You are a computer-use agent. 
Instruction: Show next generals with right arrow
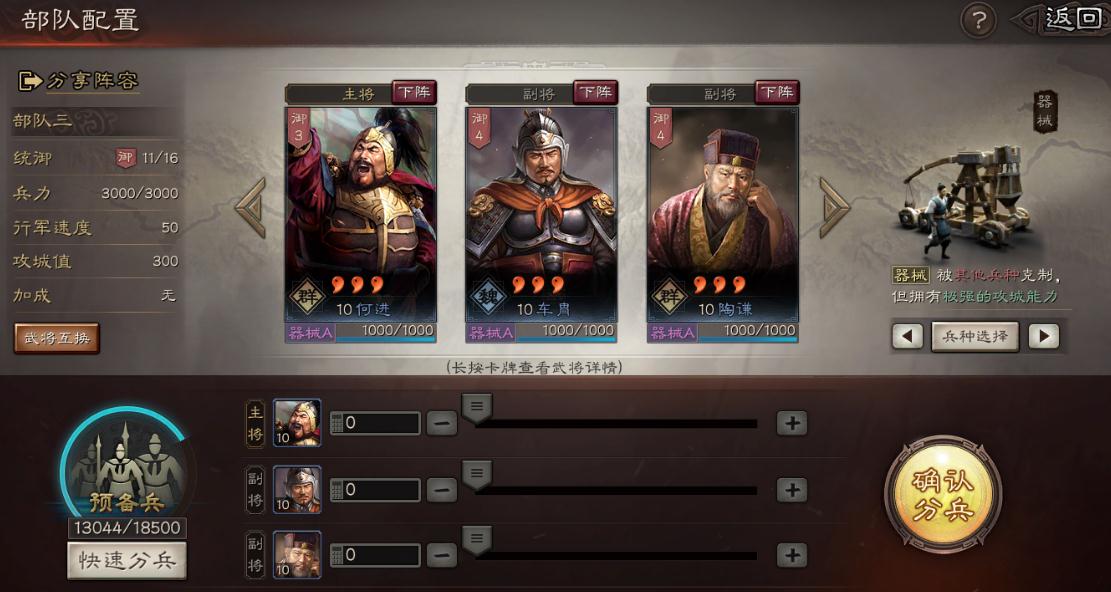834,208
